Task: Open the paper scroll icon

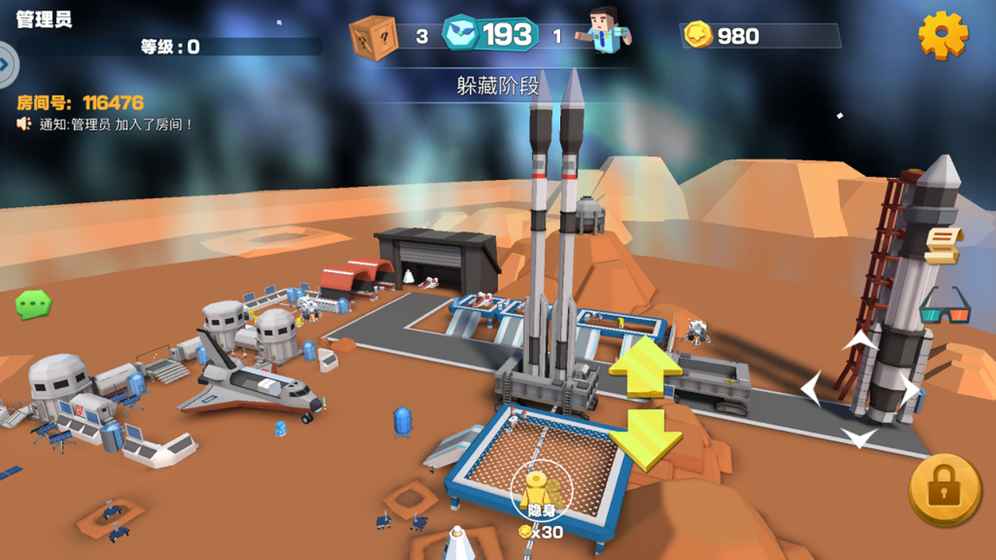Action: pos(941,244)
